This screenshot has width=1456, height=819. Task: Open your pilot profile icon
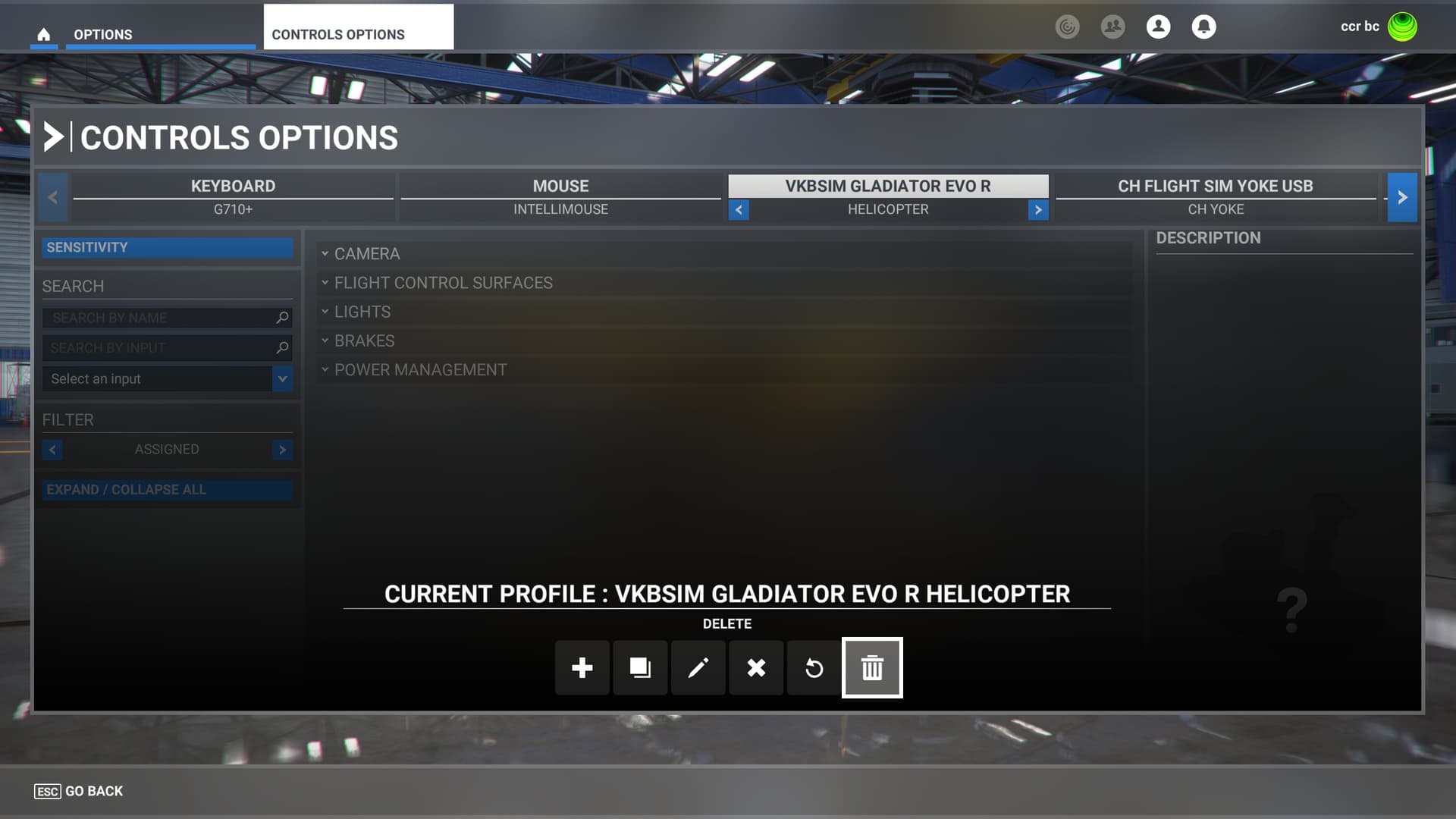click(x=1158, y=27)
